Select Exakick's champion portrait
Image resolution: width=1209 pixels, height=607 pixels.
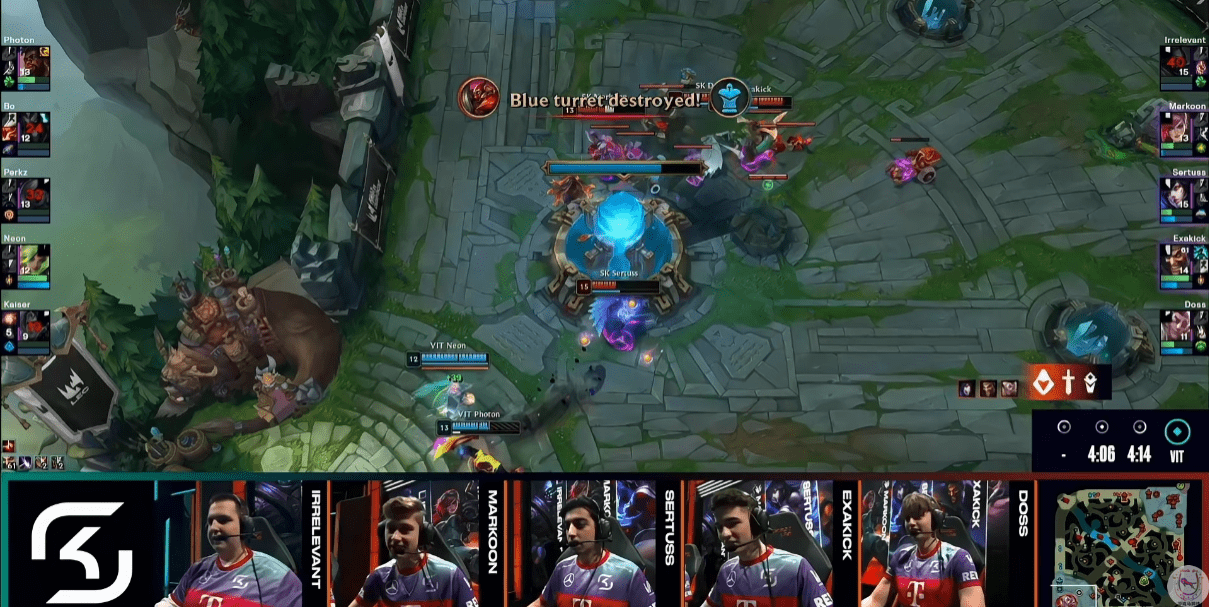coord(1177,260)
